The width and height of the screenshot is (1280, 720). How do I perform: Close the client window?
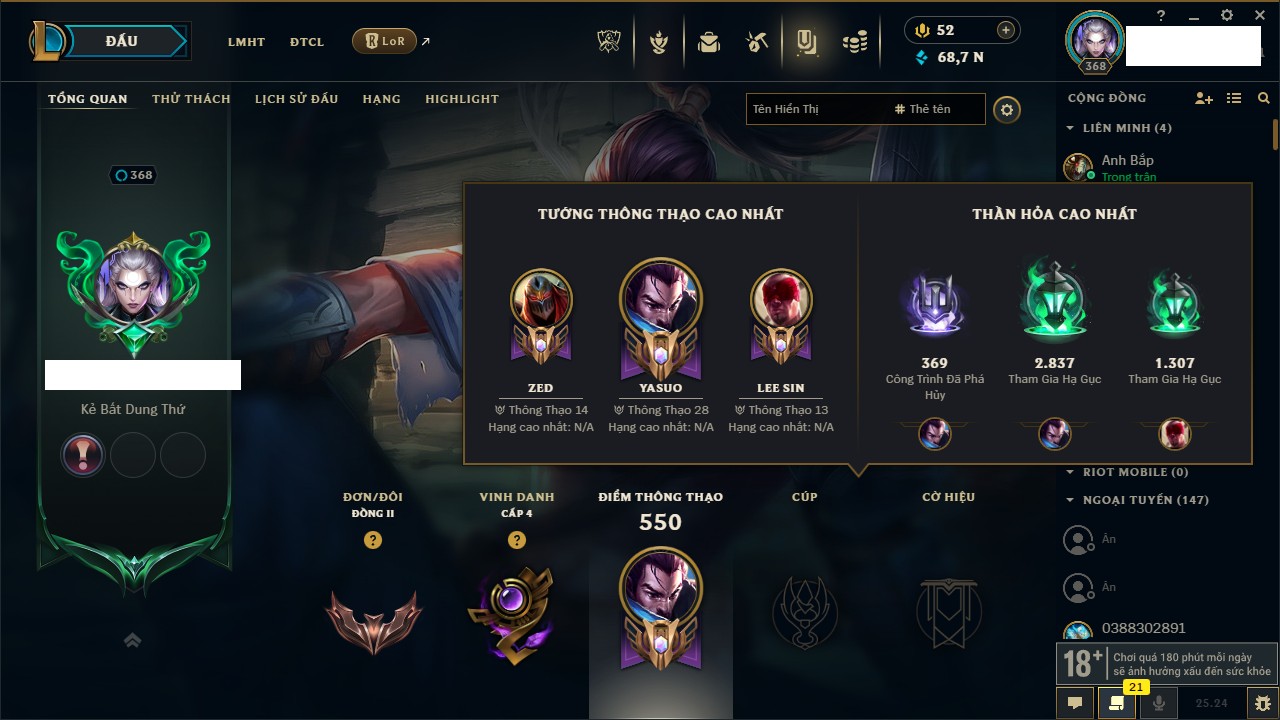(x=1257, y=15)
